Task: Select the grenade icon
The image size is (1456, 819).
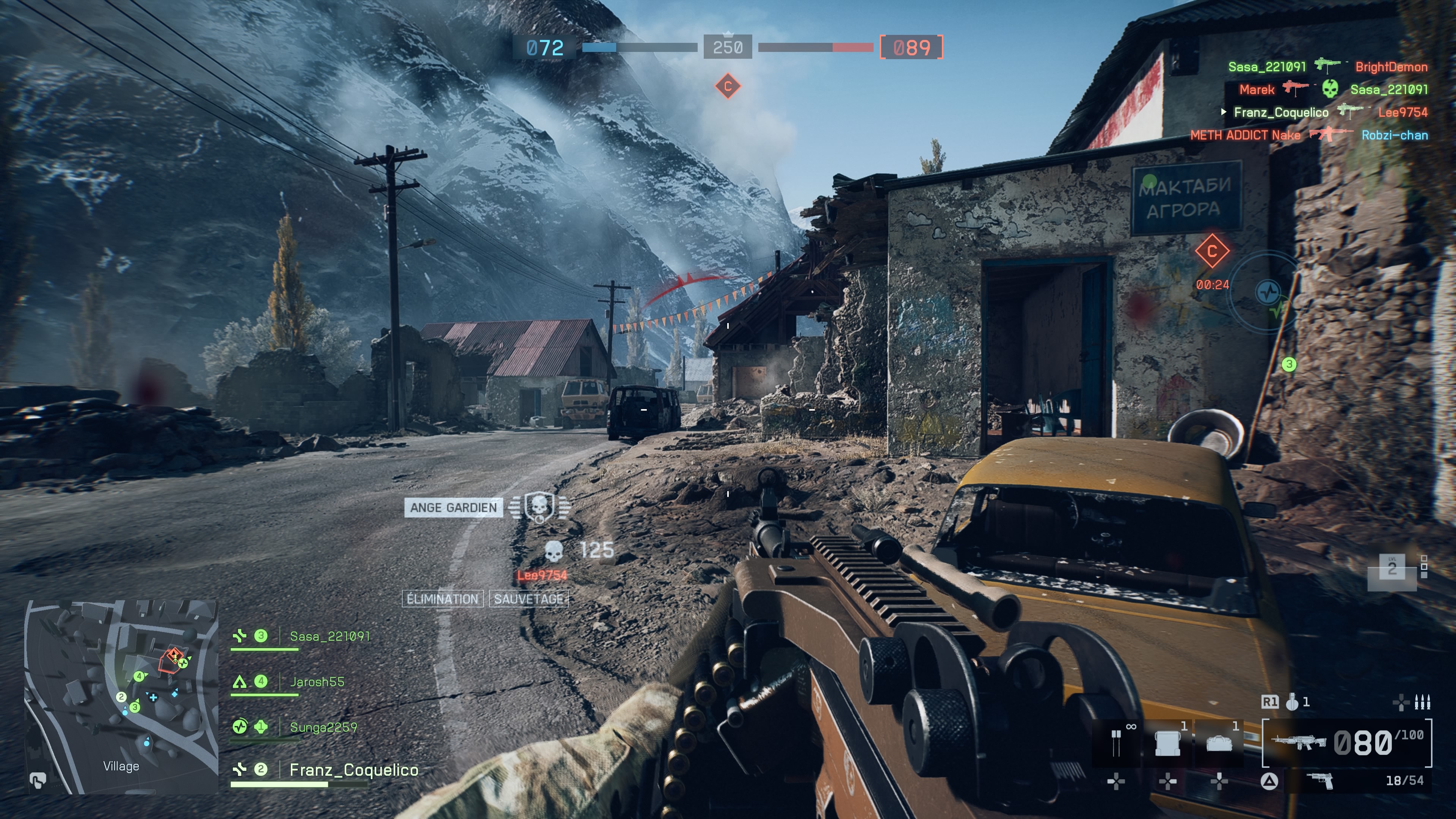Action: (x=1292, y=702)
